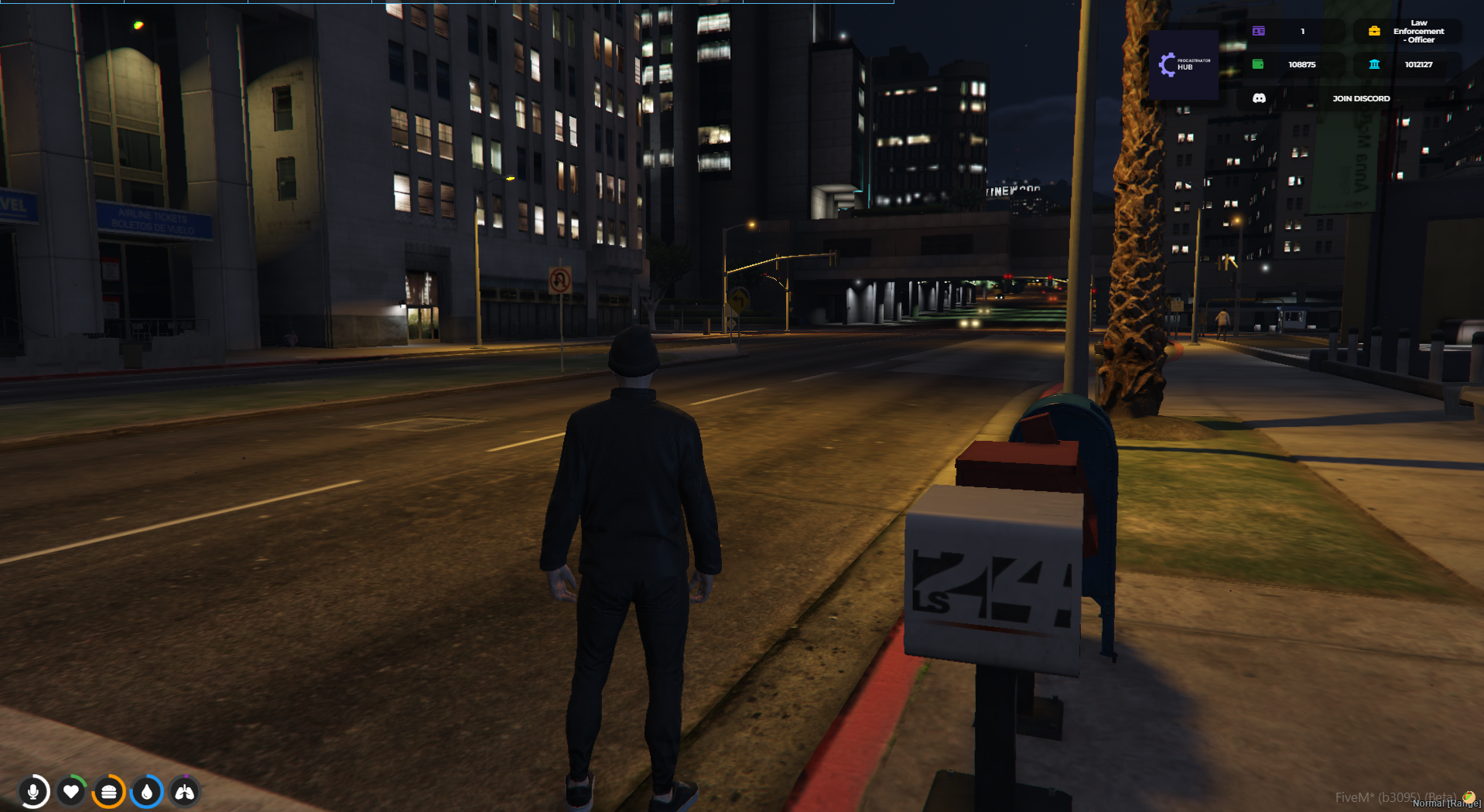Click the Join Discord button

[1360, 98]
